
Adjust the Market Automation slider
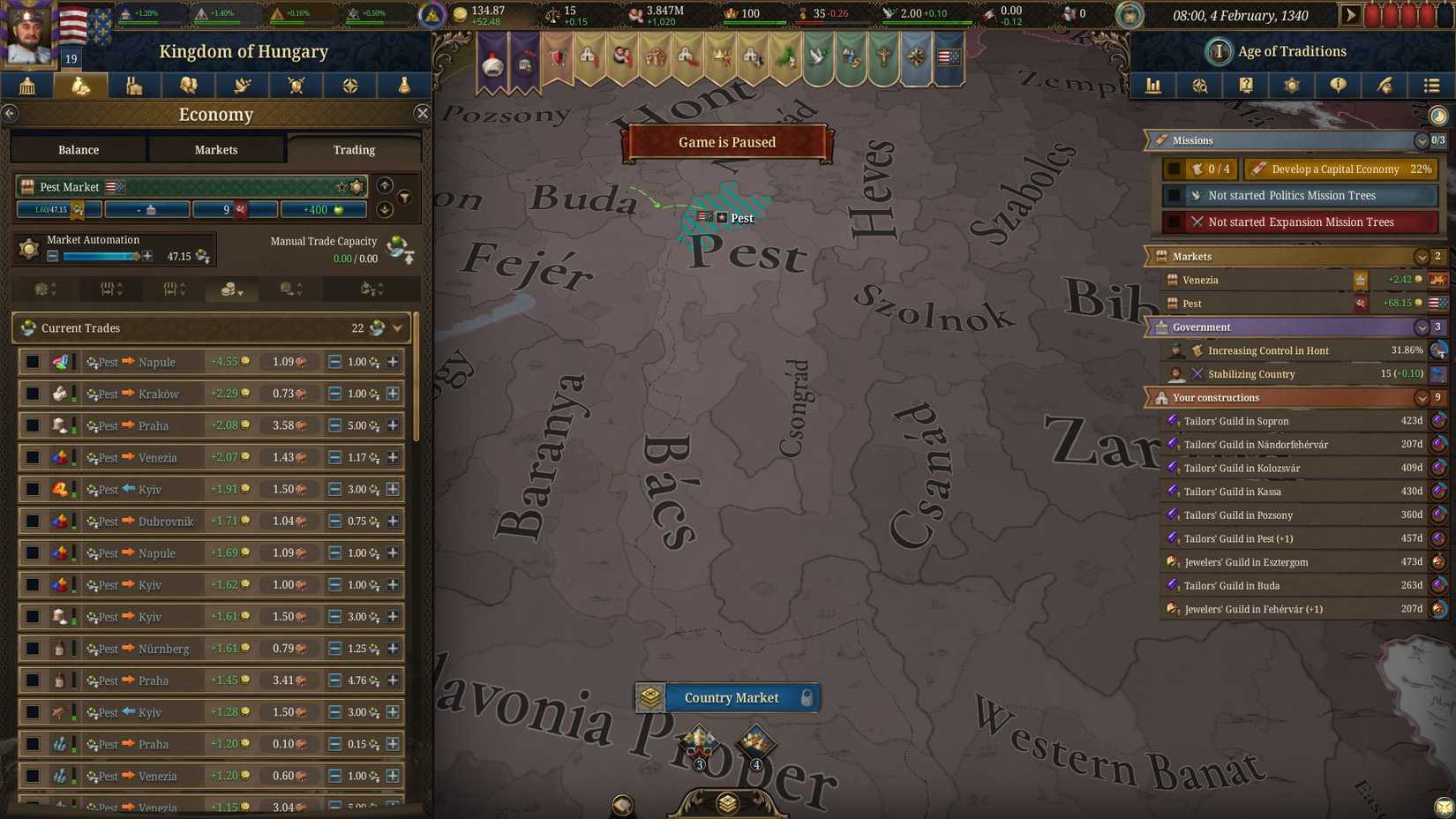tap(97, 255)
